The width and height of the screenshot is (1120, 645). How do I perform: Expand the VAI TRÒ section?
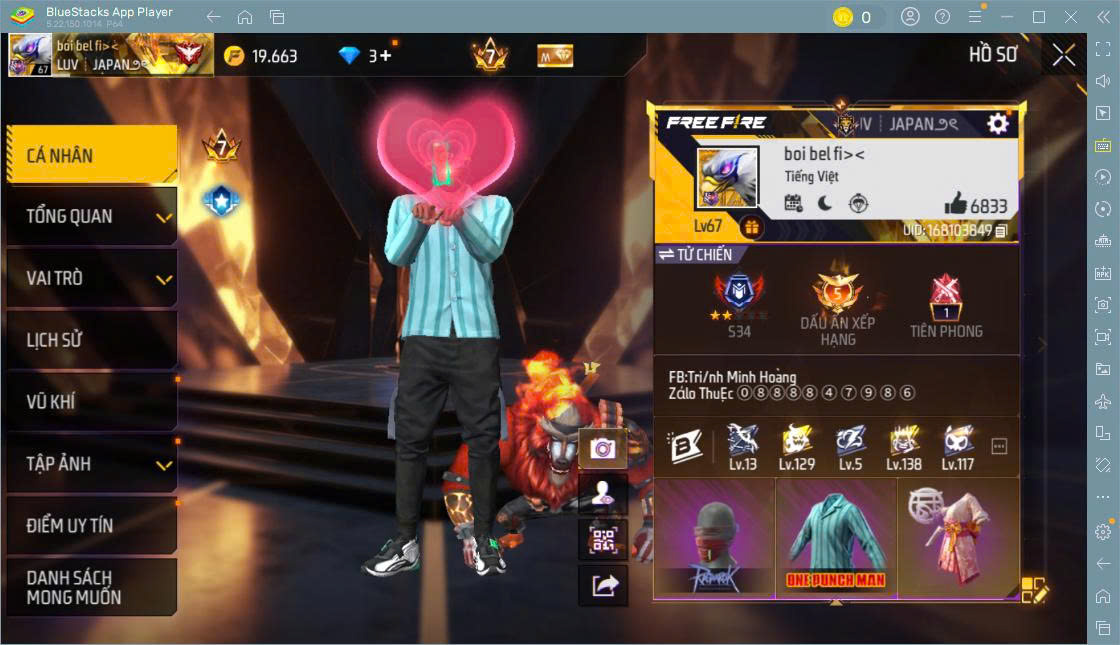[x=91, y=278]
